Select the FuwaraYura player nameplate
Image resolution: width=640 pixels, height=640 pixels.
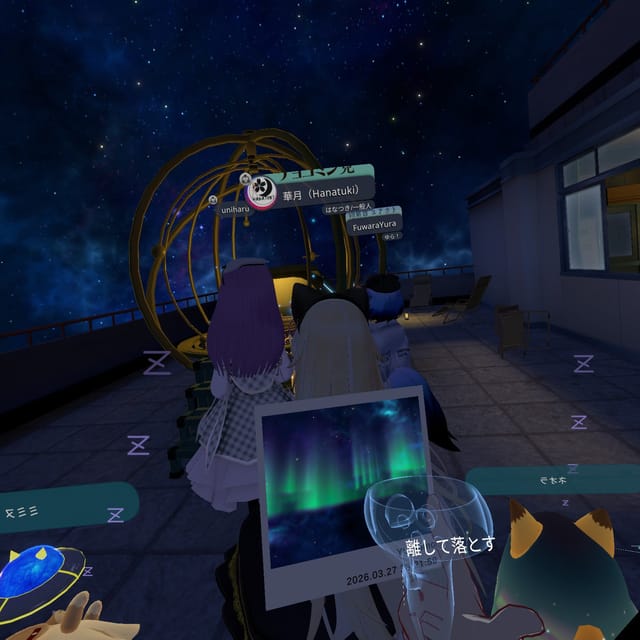coord(374,226)
